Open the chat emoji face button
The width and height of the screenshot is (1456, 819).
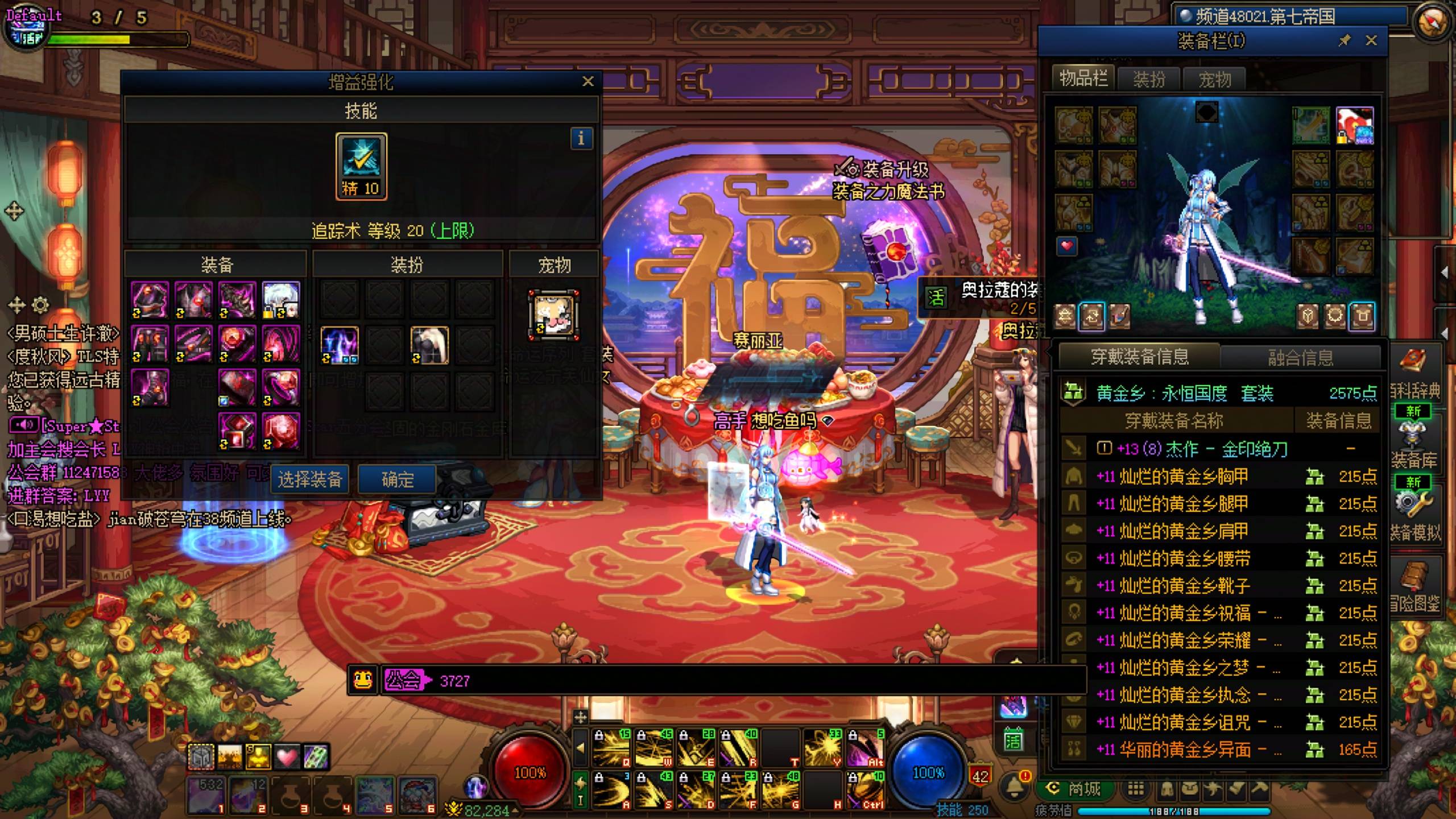[x=363, y=680]
